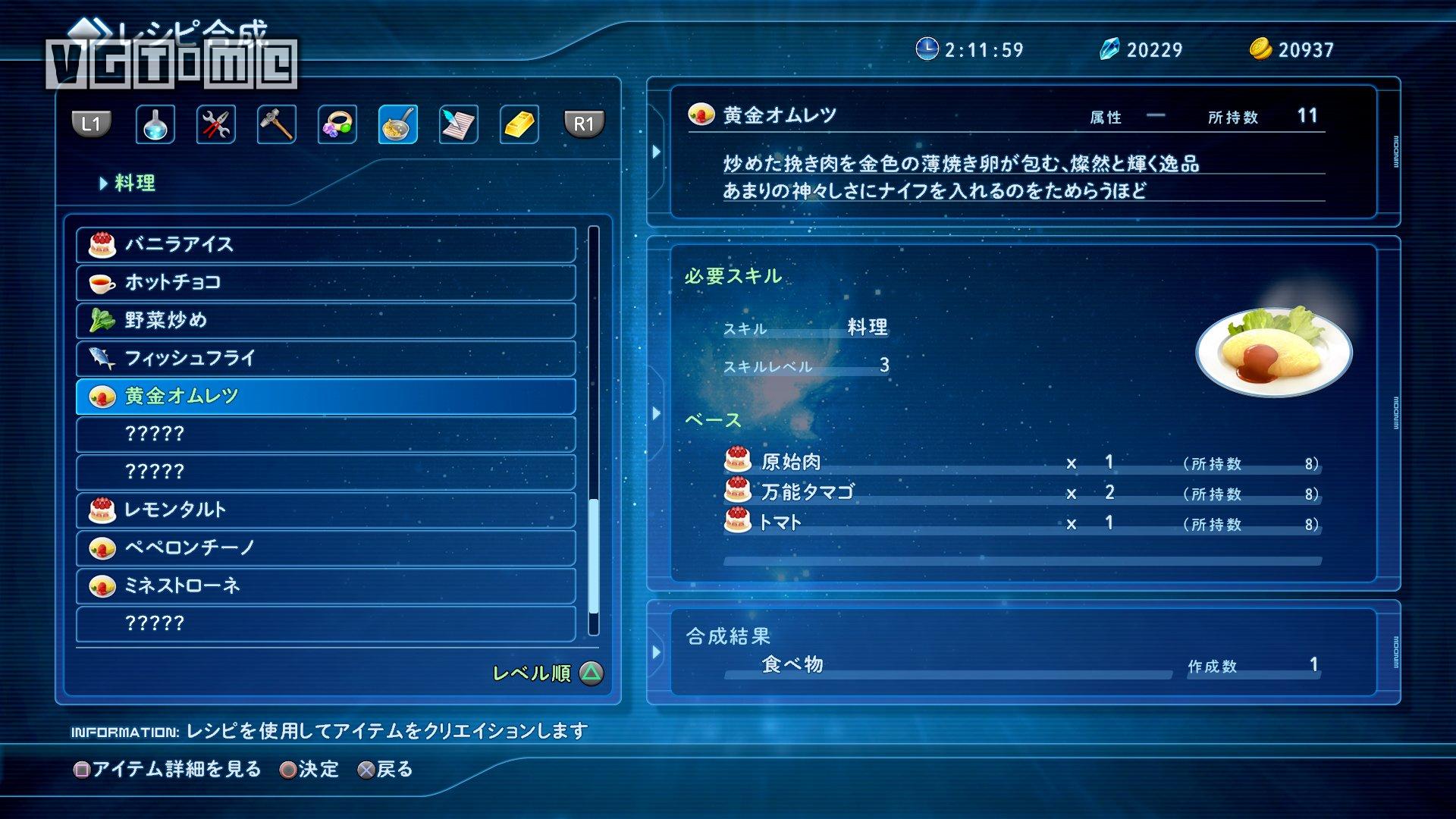Open the engineering wrench tool icon
The width and height of the screenshot is (1456, 819).
point(216,124)
